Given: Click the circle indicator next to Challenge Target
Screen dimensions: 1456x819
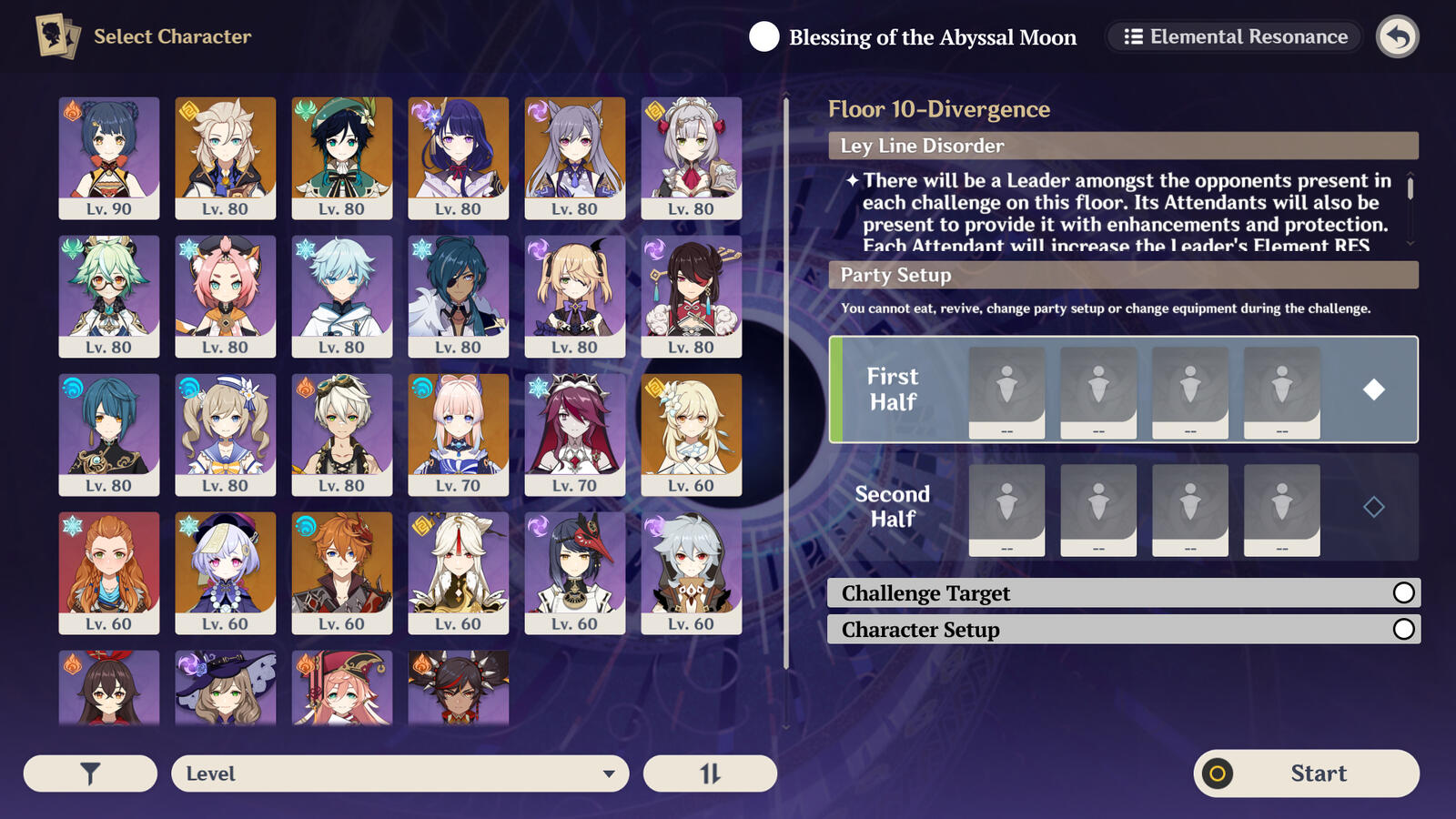Looking at the screenshot, I should 1404,592.
